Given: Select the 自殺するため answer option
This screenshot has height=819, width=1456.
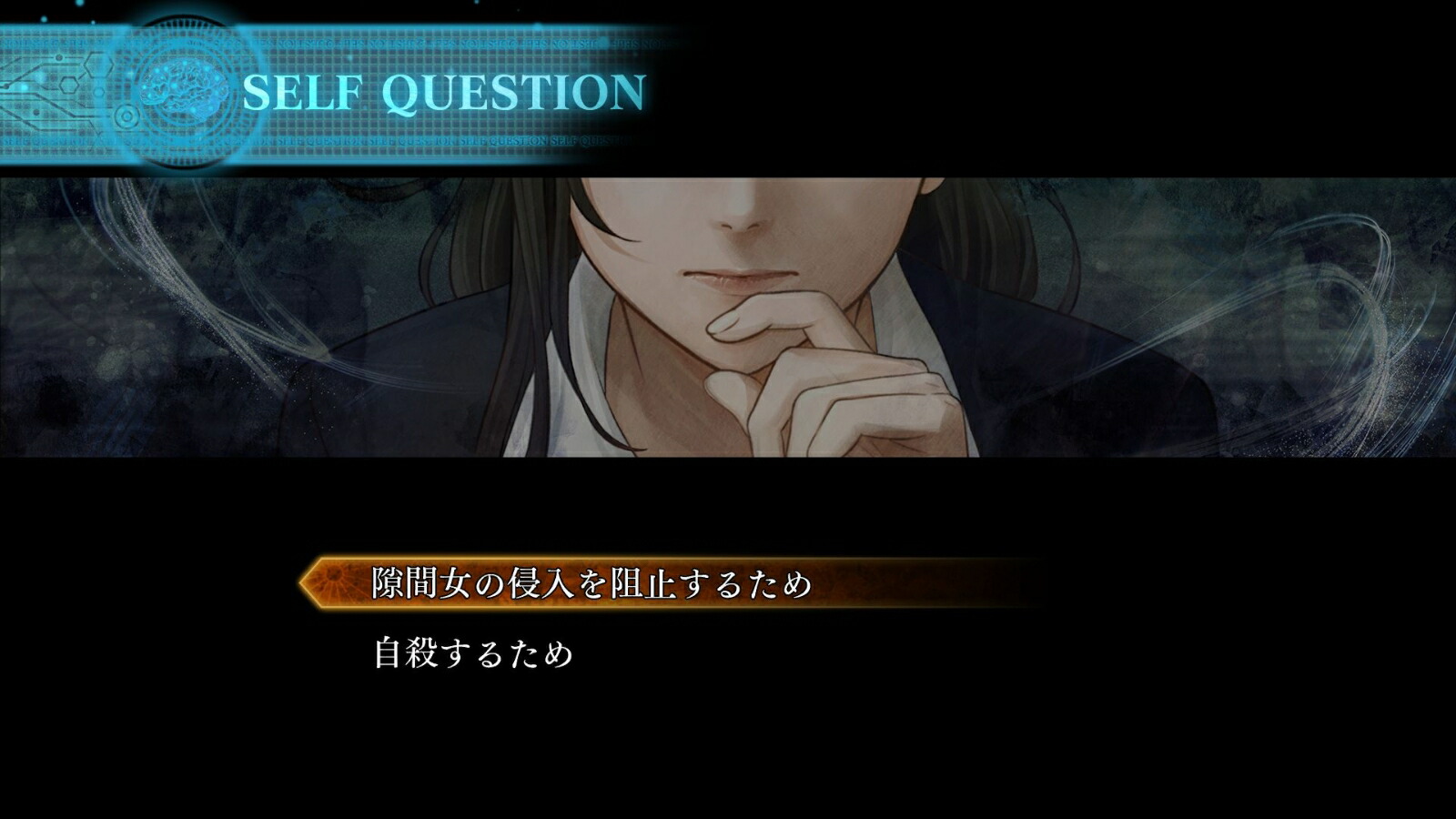Looking at the screenshot, I should (x=473, y=653).
